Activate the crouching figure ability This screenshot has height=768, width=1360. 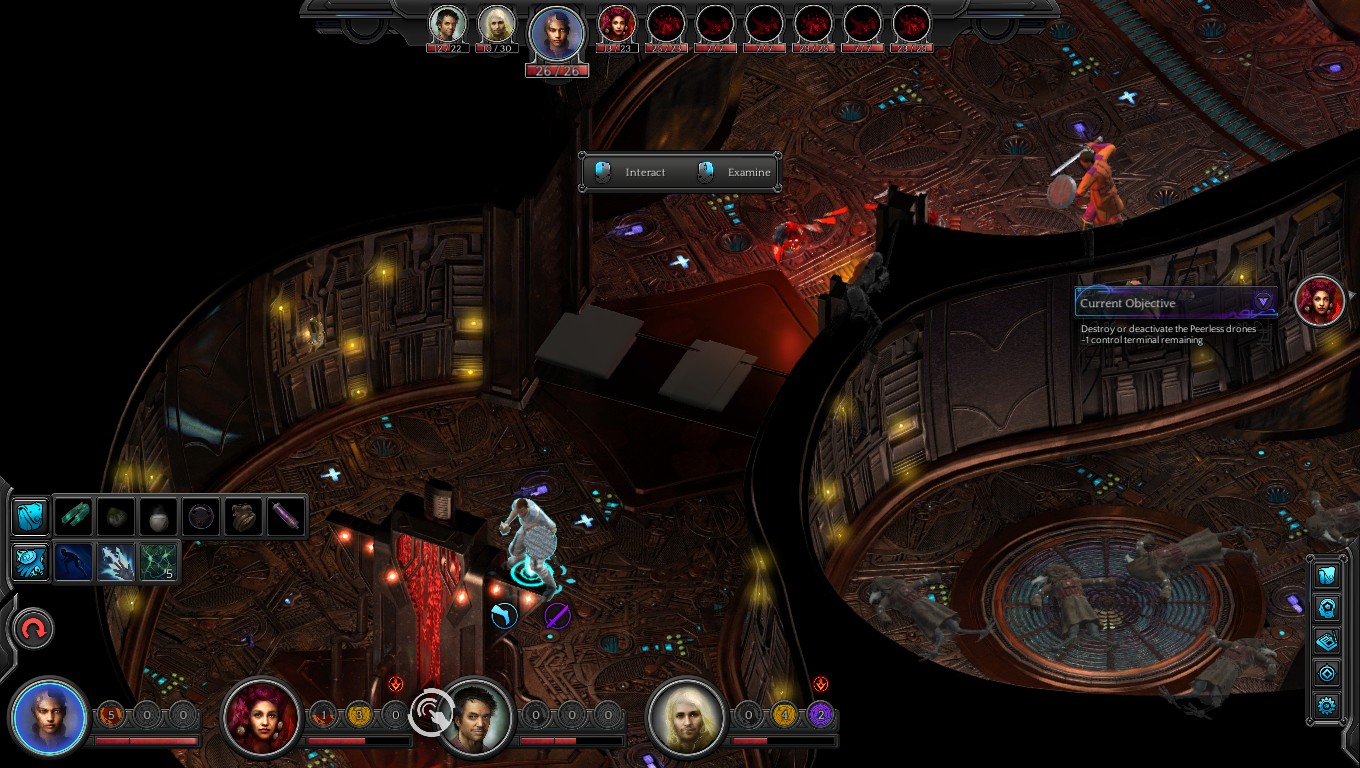coord(75,561)
